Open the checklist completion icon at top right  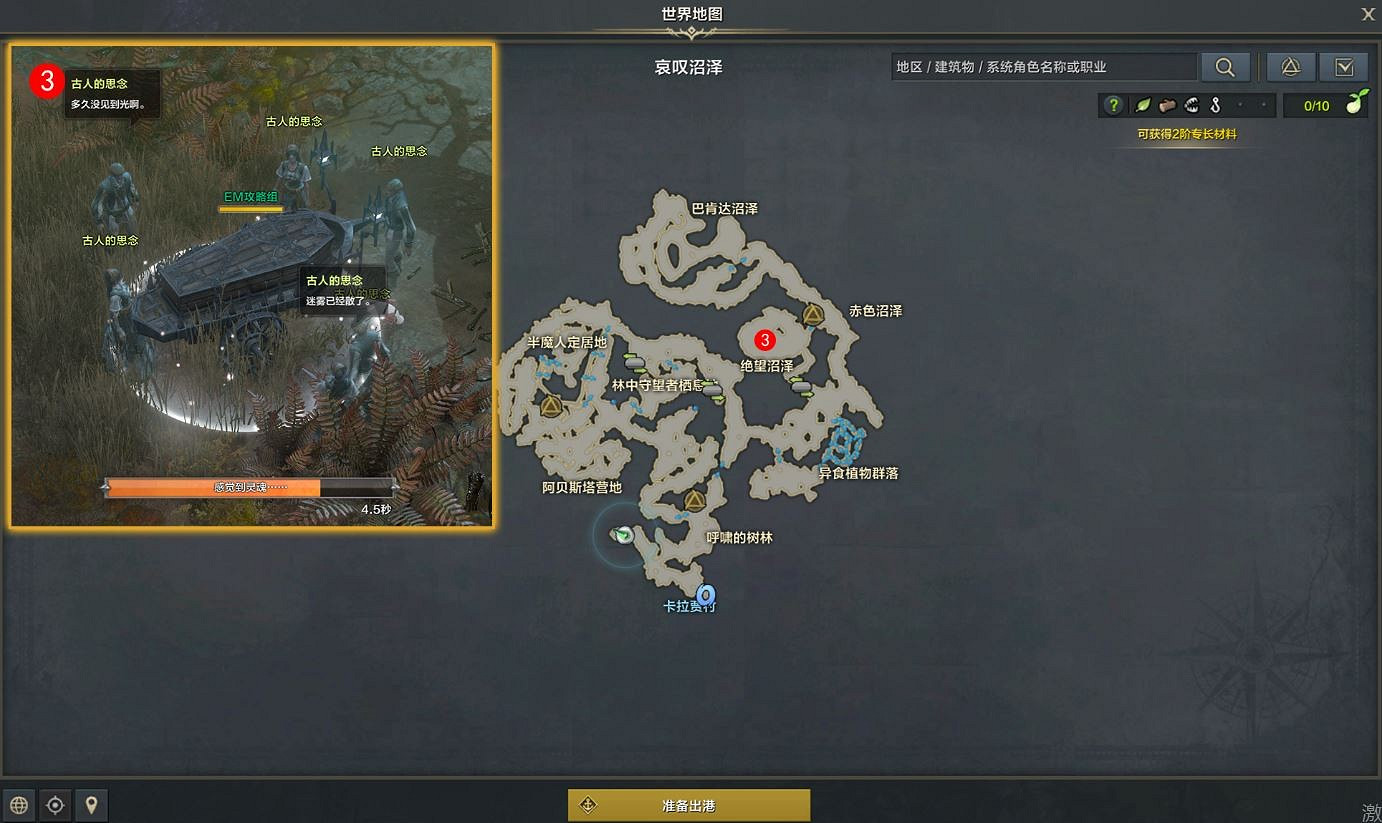click(x=1344, y=67)
